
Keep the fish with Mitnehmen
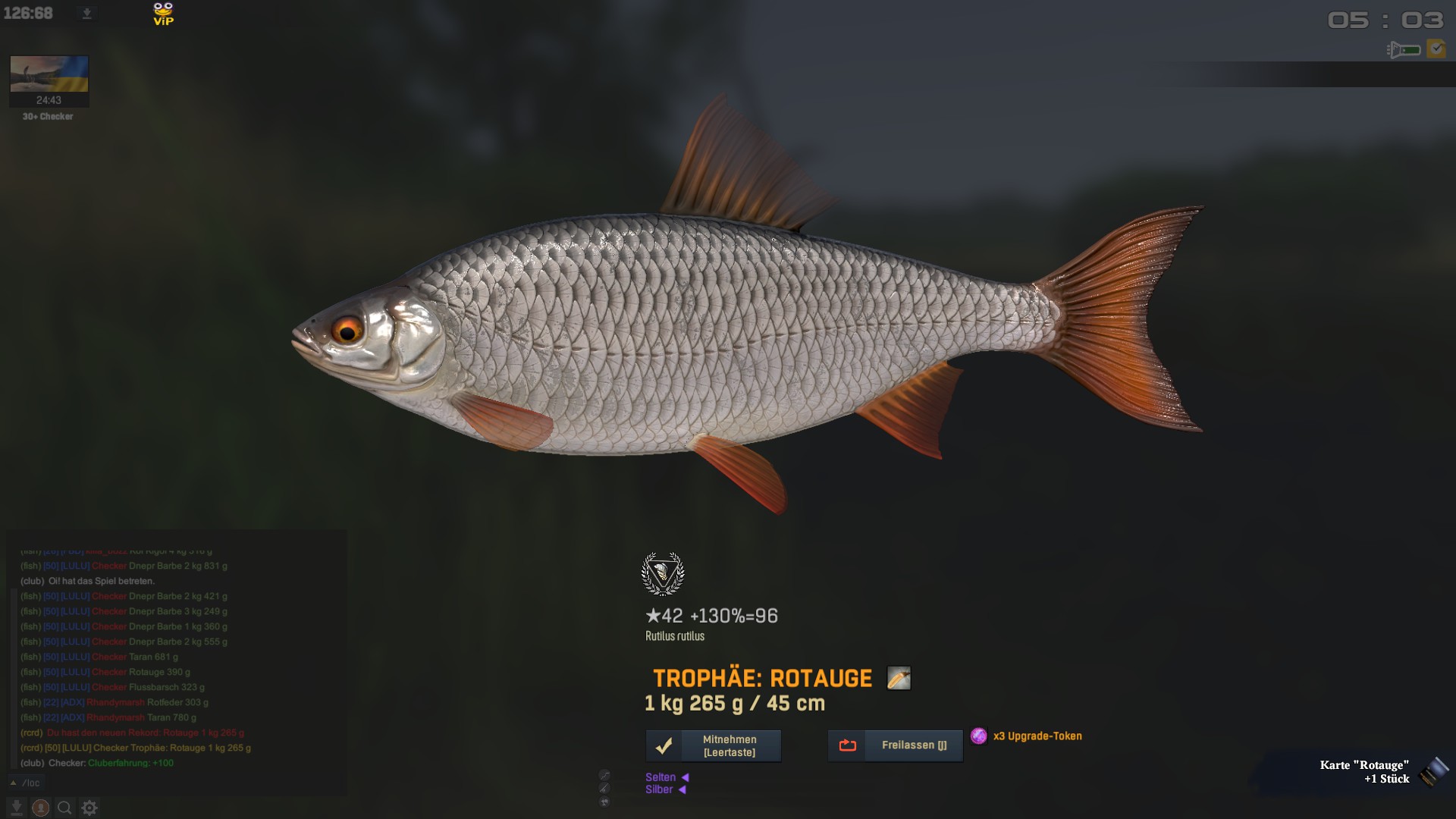[713, 746]
